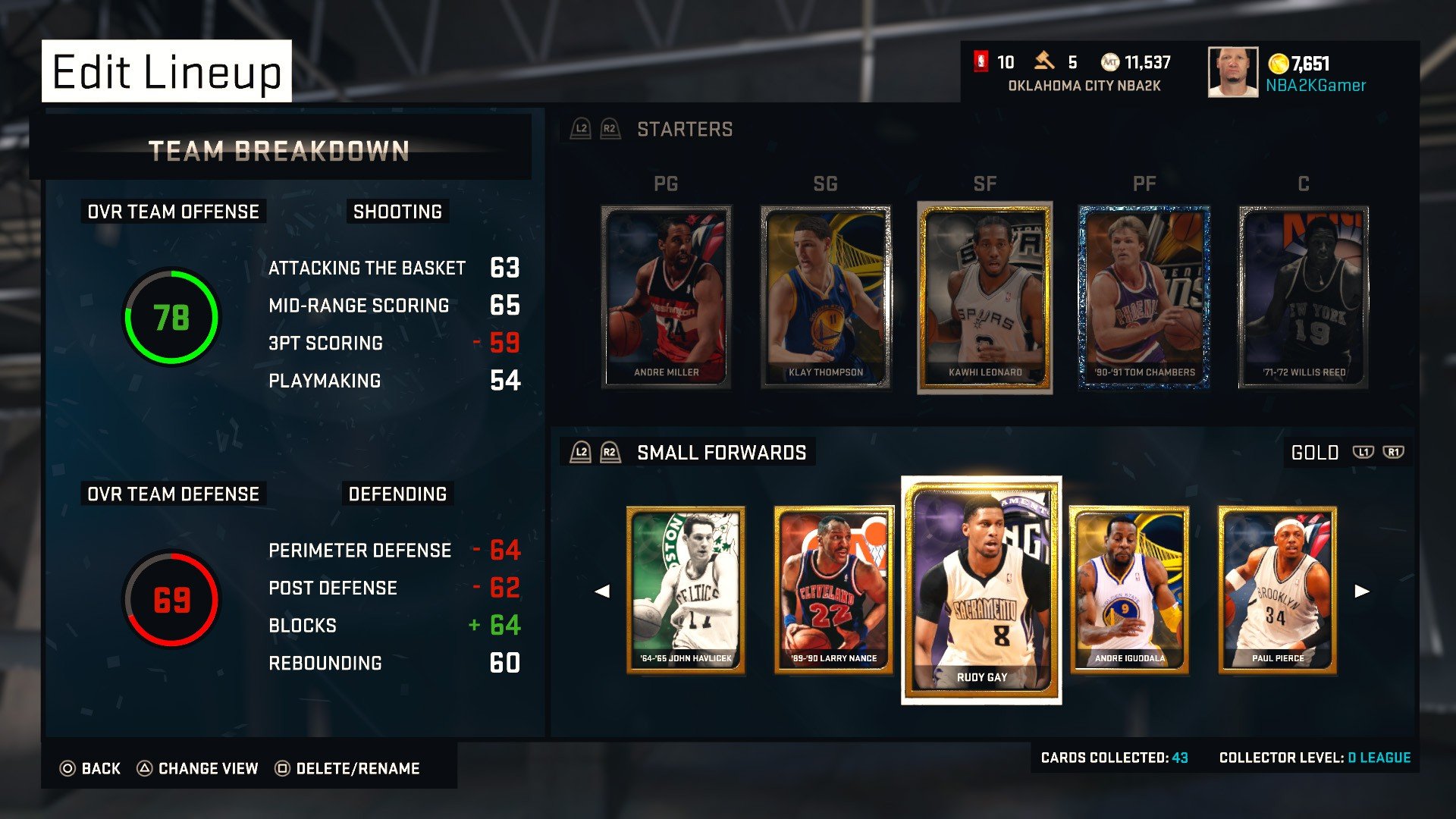Select Kawhi Leonard as starting small forward
1456x819 pixels.
[x=984, y=296]
